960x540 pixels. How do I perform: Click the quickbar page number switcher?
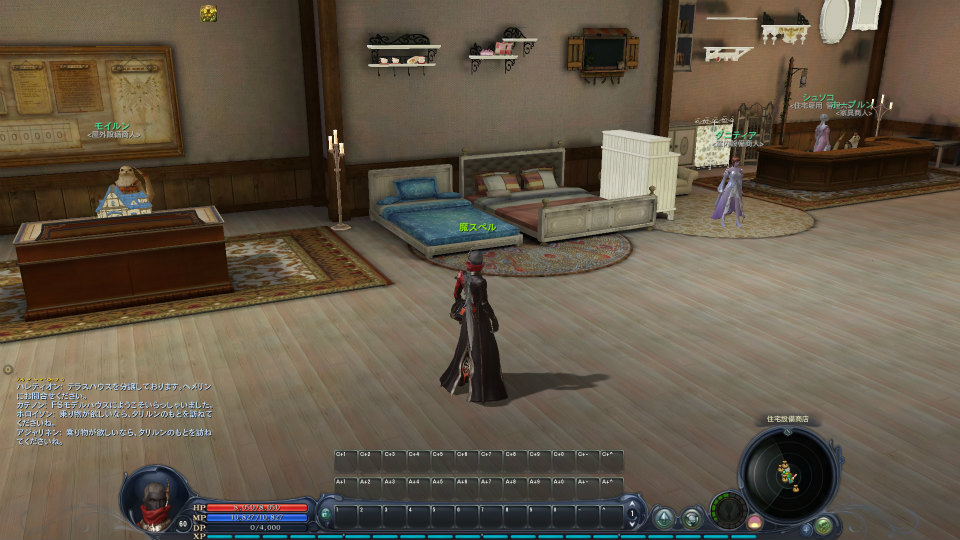click(x=631, y=514)
